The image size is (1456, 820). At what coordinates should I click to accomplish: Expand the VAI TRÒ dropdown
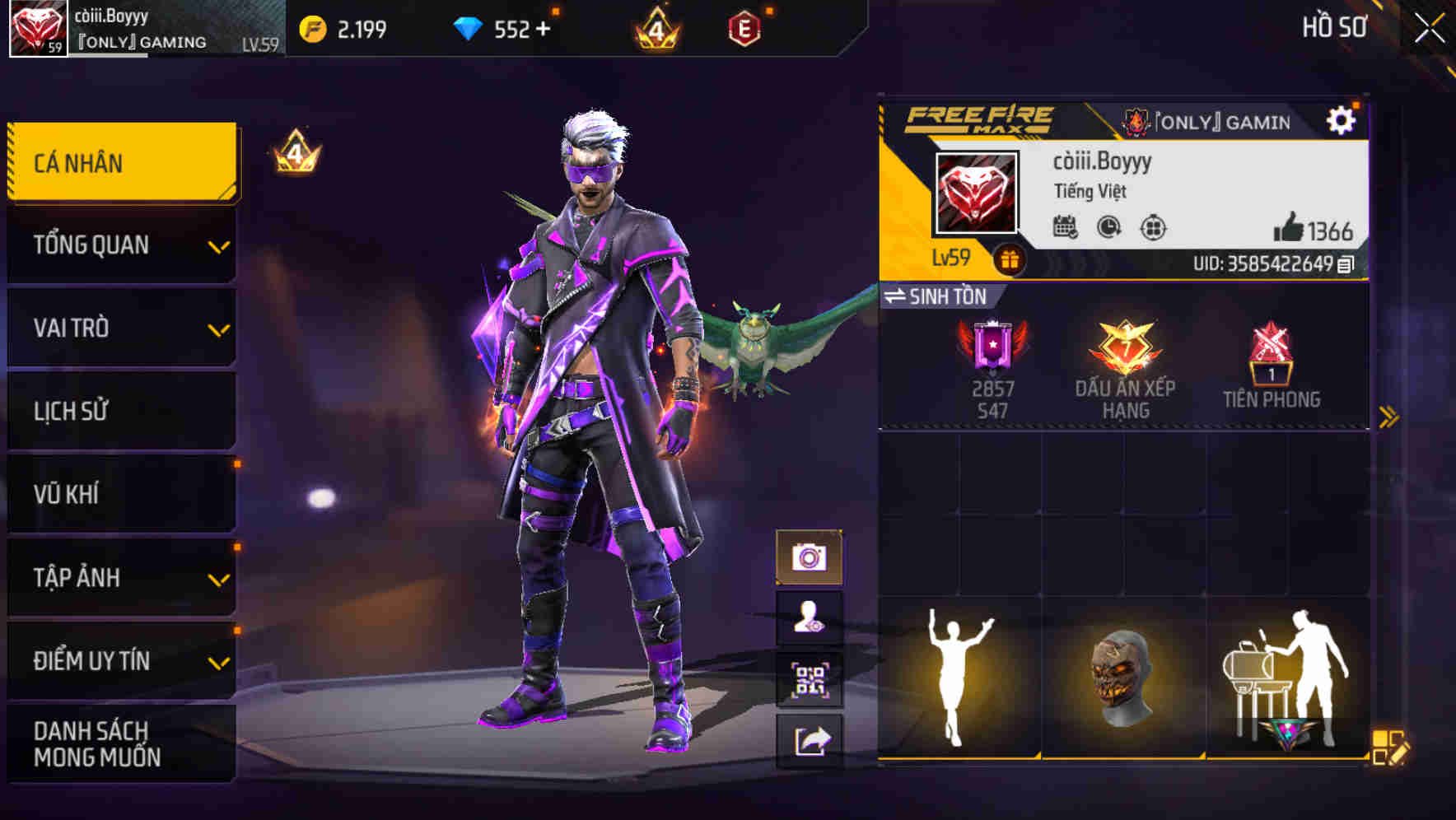tap(120, 328)
